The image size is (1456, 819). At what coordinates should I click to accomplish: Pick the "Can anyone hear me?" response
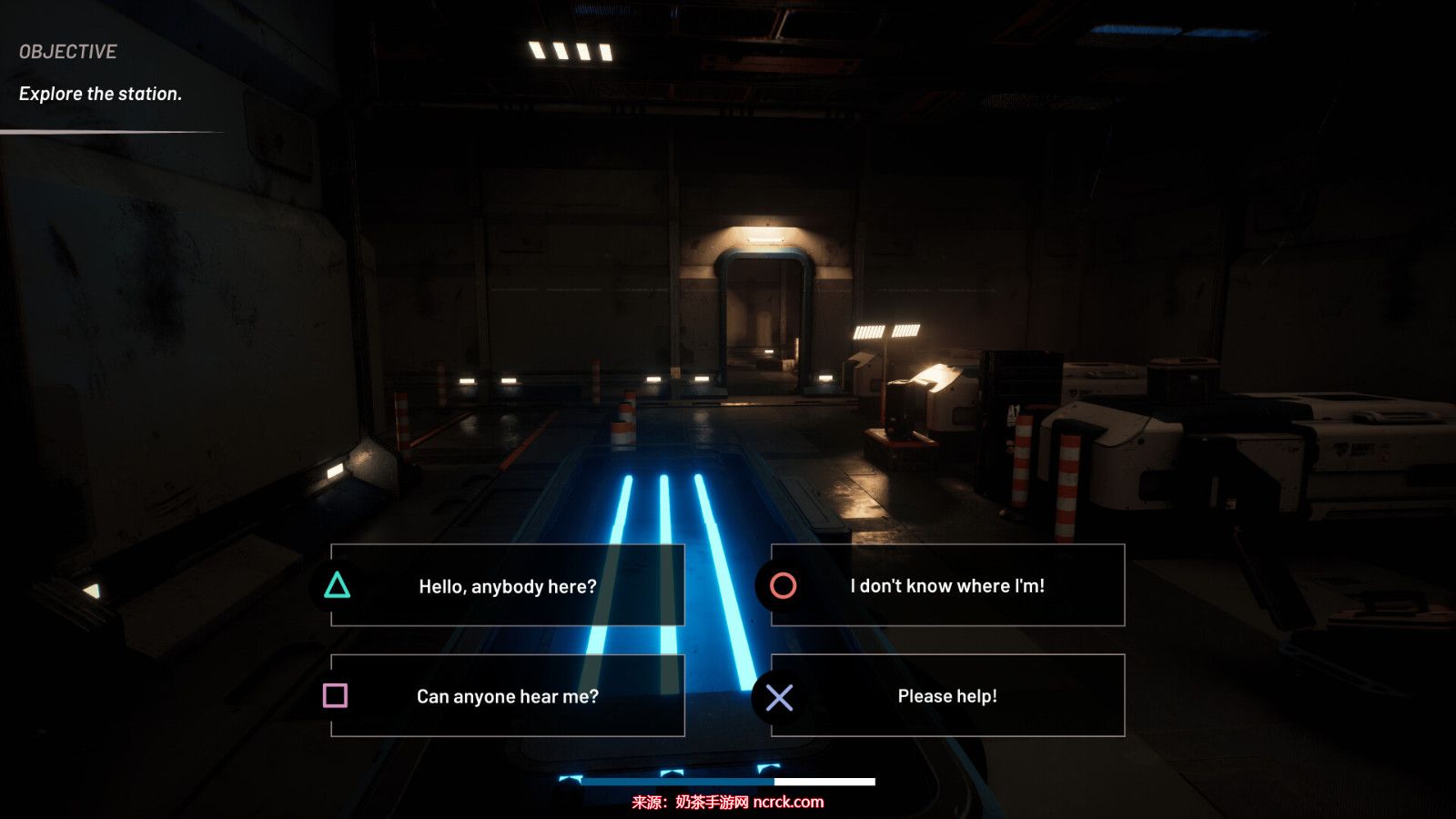(507, 696)
